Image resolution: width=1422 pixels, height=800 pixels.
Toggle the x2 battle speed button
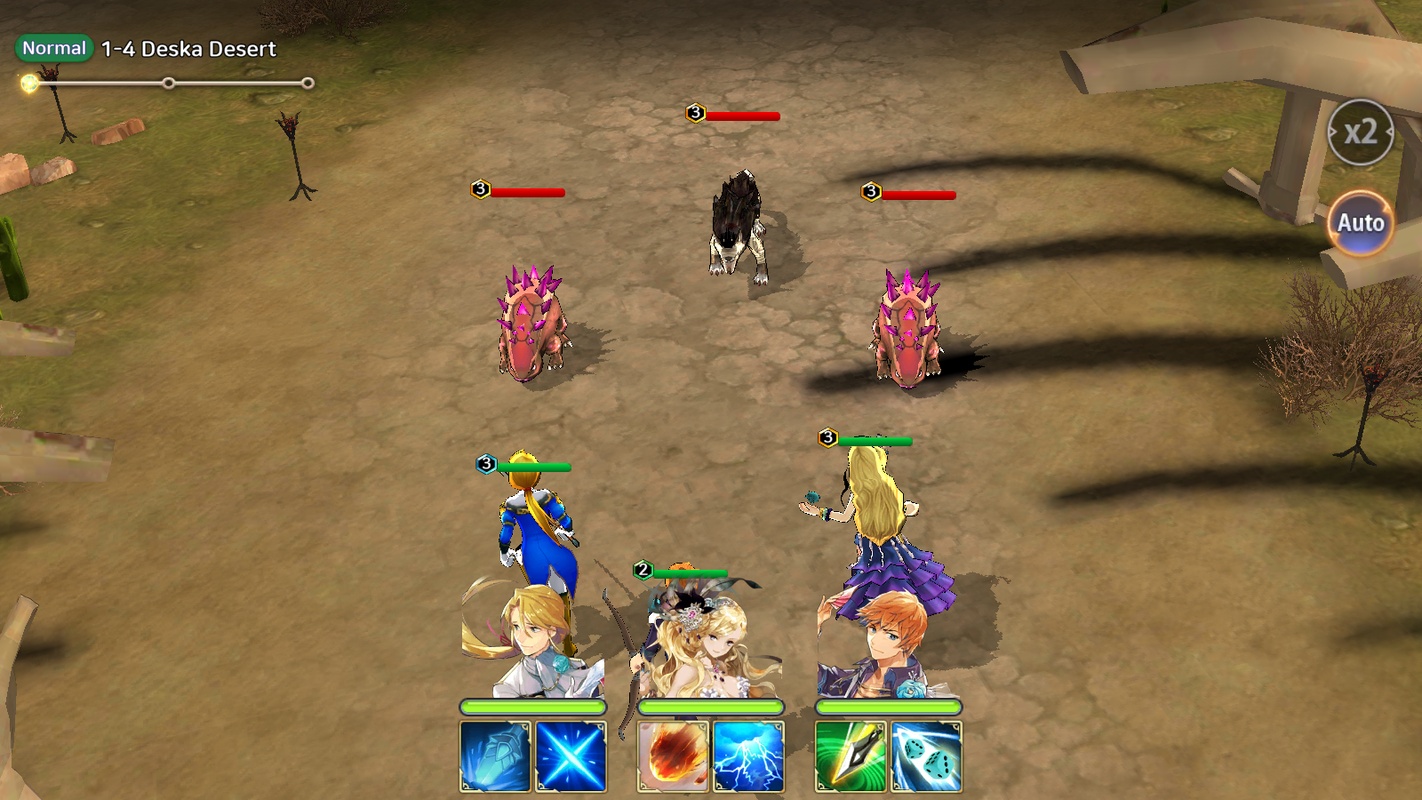pos(1360,132)
